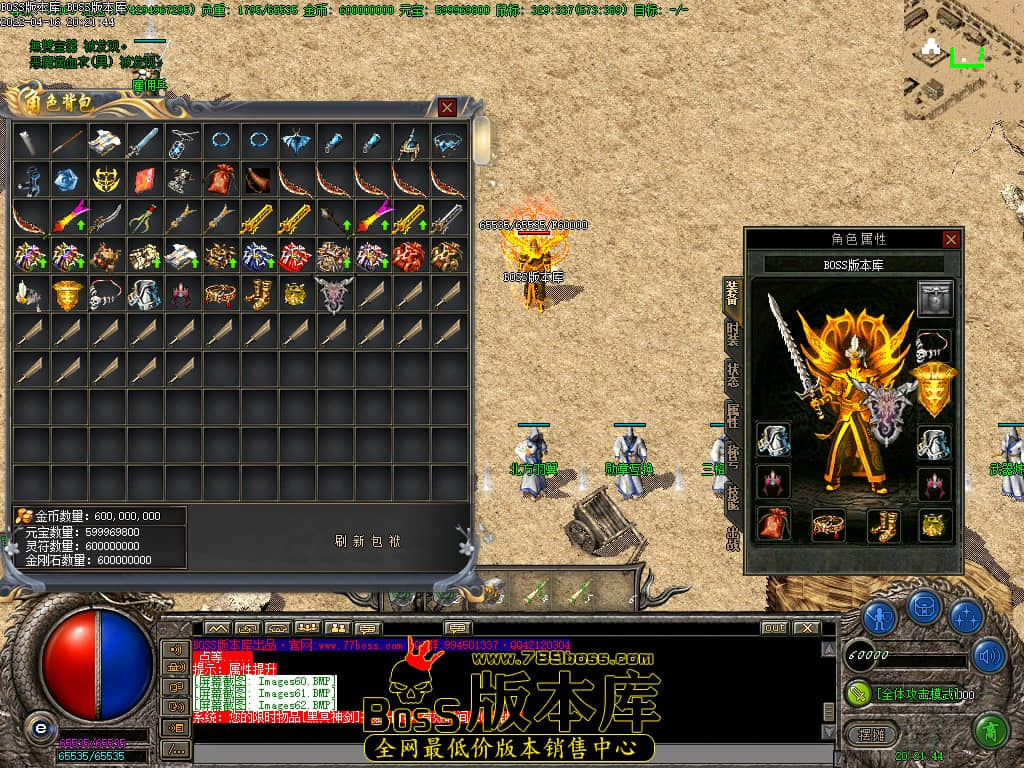Image resolution: width=1024 pixels, height=768 pixels.
Task: Pick the golden shield medal inventory item
Action: [x=68, y=294]
